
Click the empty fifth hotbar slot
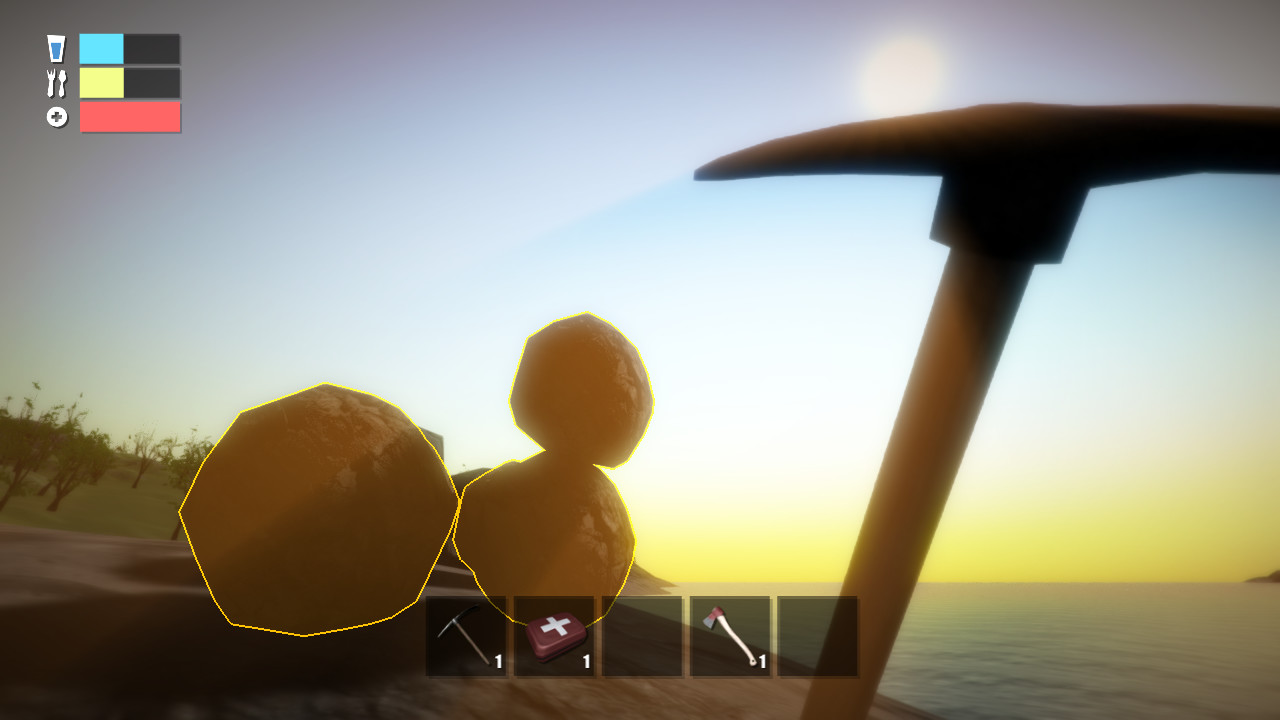pyautogui.click(x=817, y=635)
